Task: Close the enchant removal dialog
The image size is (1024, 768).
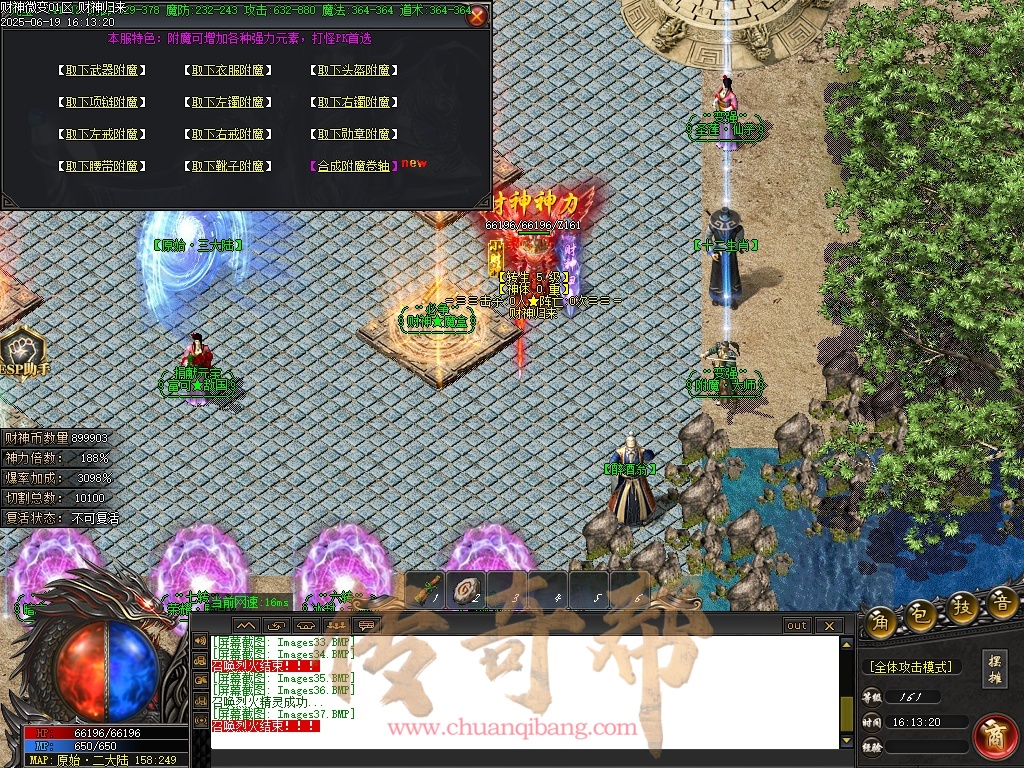Action: coord(477,16)
